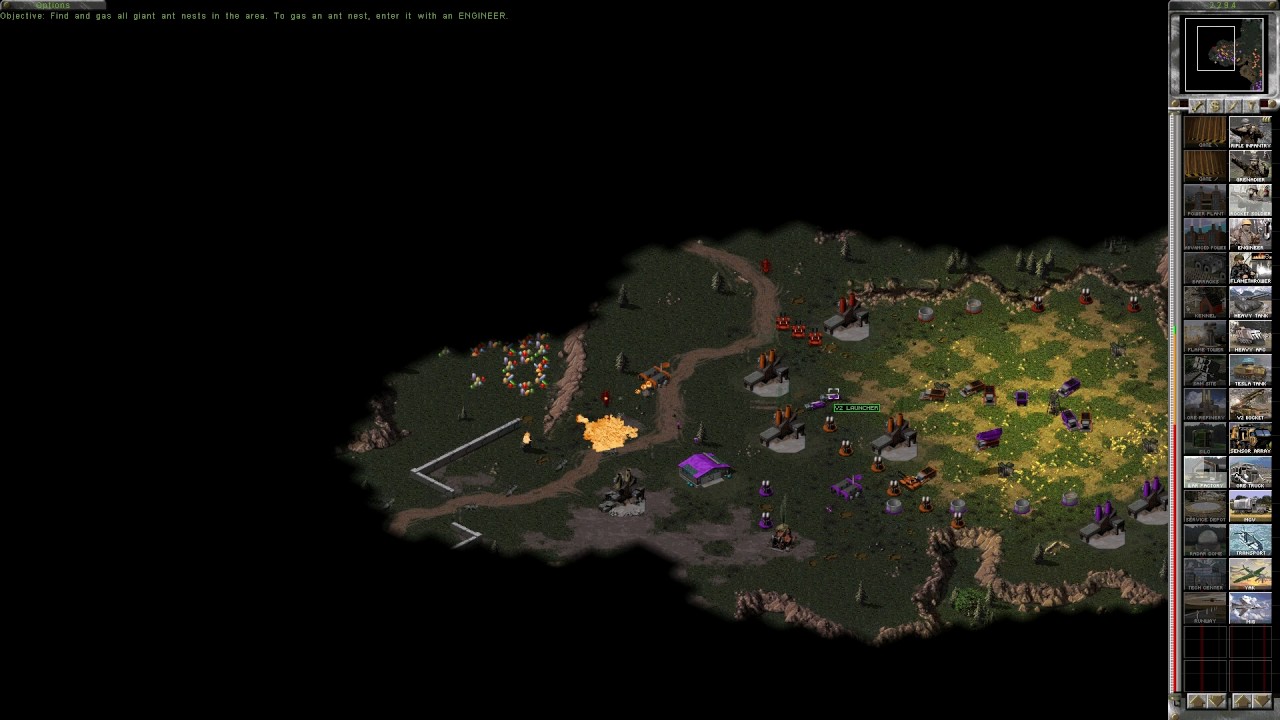
Task: Build a Heavy Tank
Action: coord(1250,302)
